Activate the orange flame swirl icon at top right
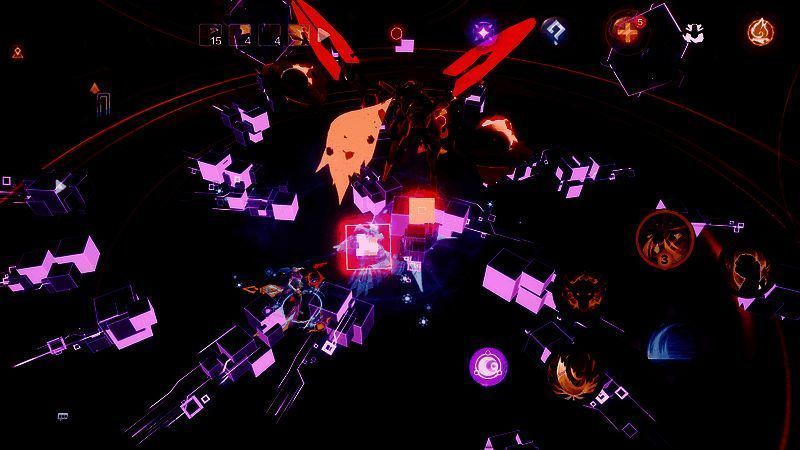 coord(761,31)
